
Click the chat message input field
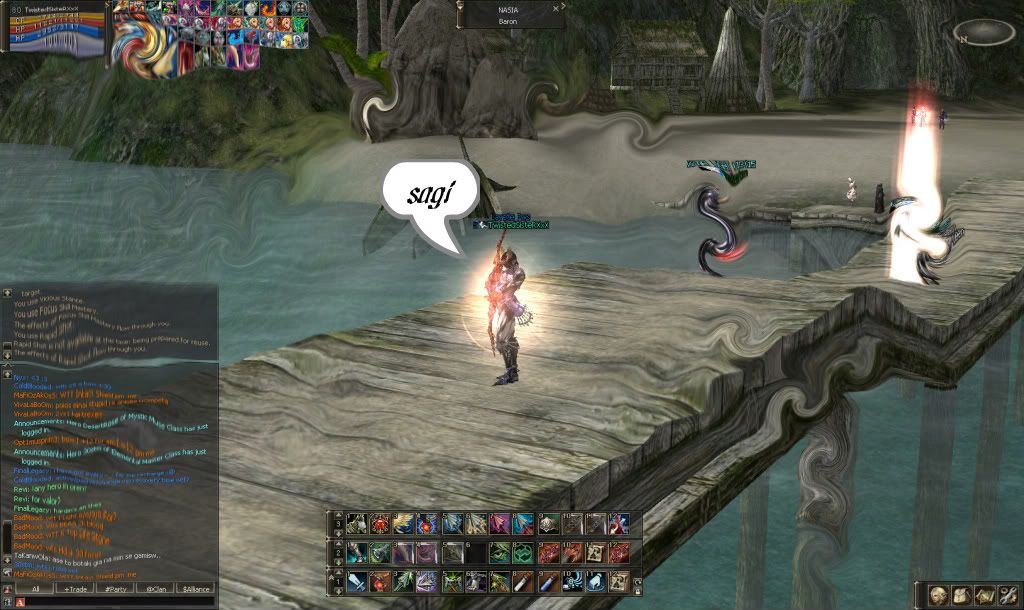(x=115, y=602)
